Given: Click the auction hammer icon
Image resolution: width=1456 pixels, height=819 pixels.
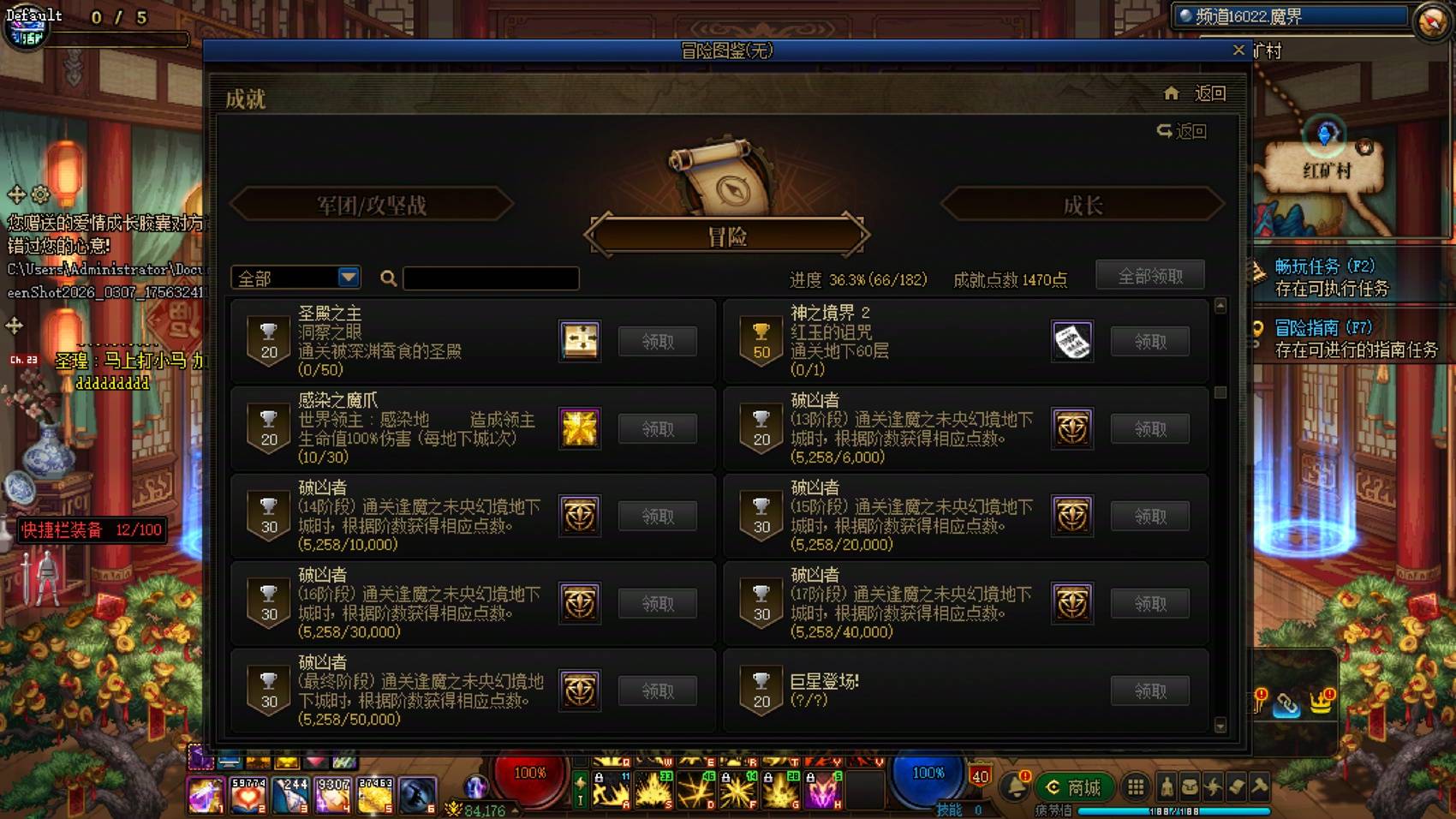Looking at the screenshot, I should point(1259,786).
